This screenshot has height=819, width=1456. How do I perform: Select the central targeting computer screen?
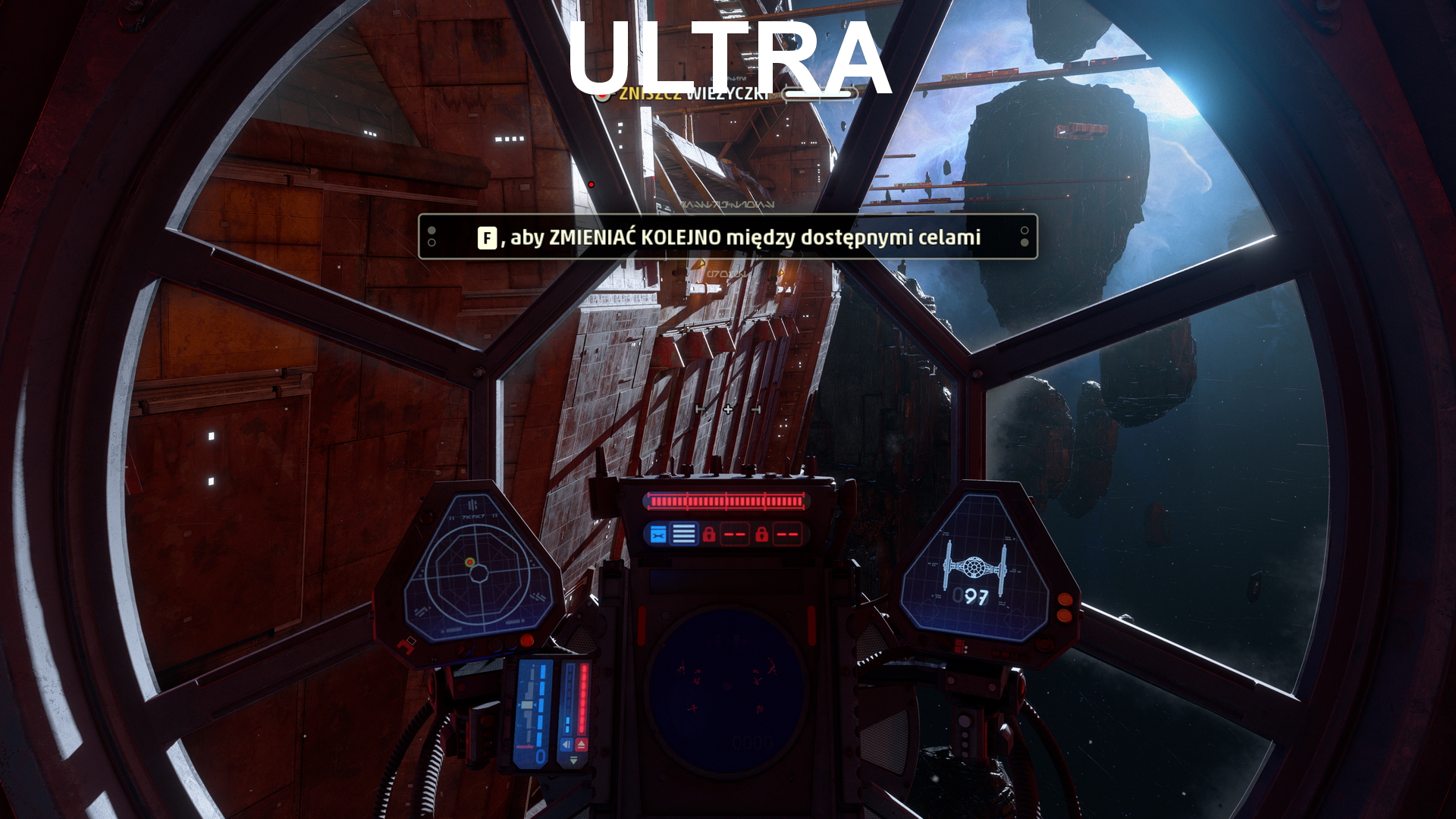click(726, 692)
